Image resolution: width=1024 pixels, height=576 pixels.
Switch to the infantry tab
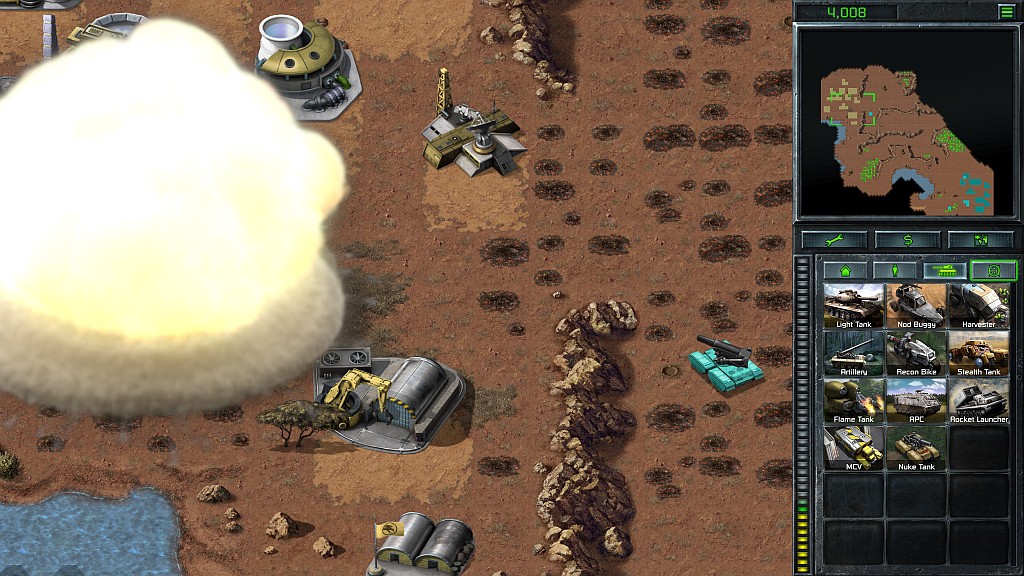(895, 270)
